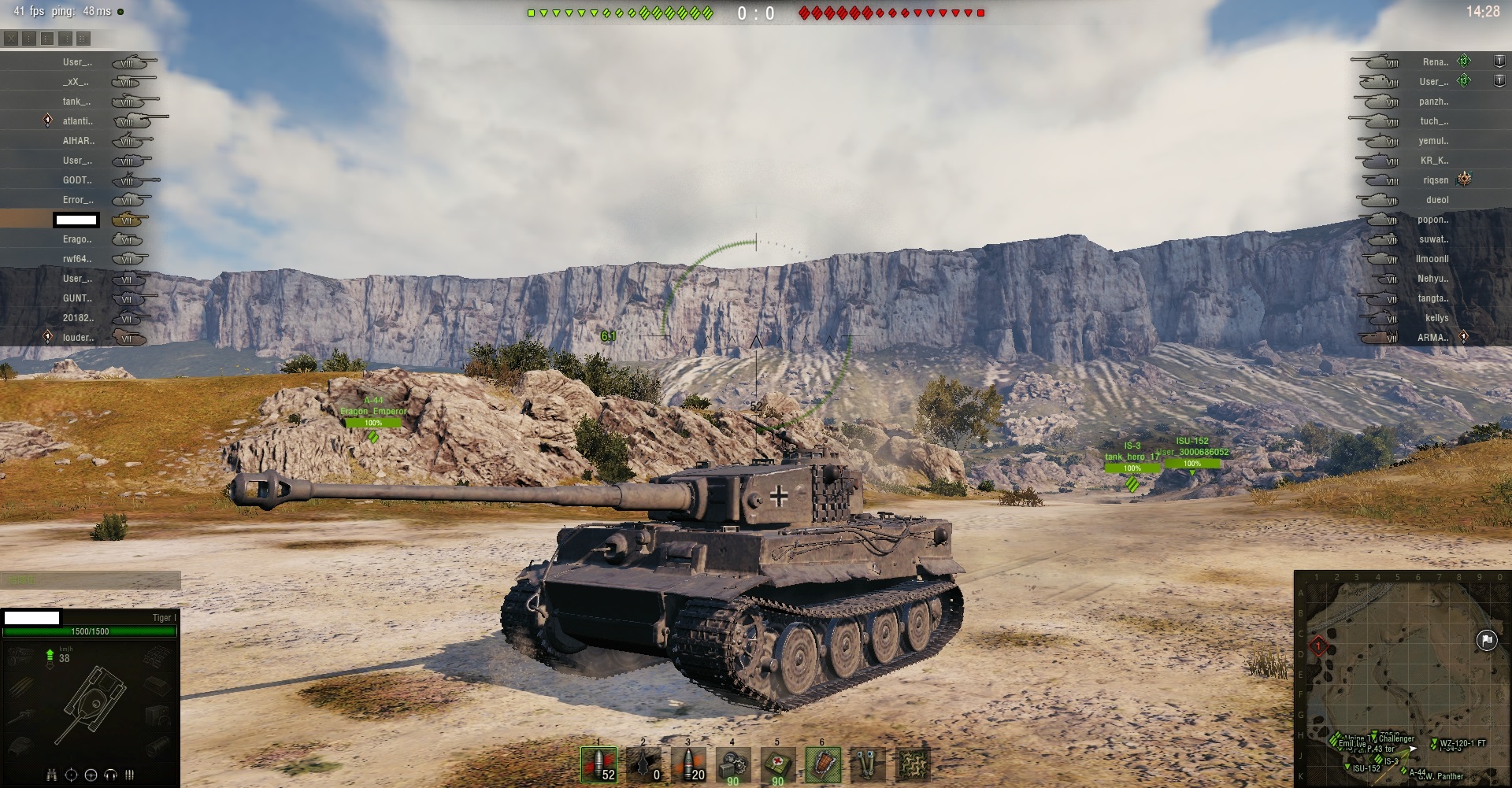Image resolution: width=1512 pixels, height=788 pixels.
Task: Select ally player AIHAR.. in the team list
Action: [78, 141]
